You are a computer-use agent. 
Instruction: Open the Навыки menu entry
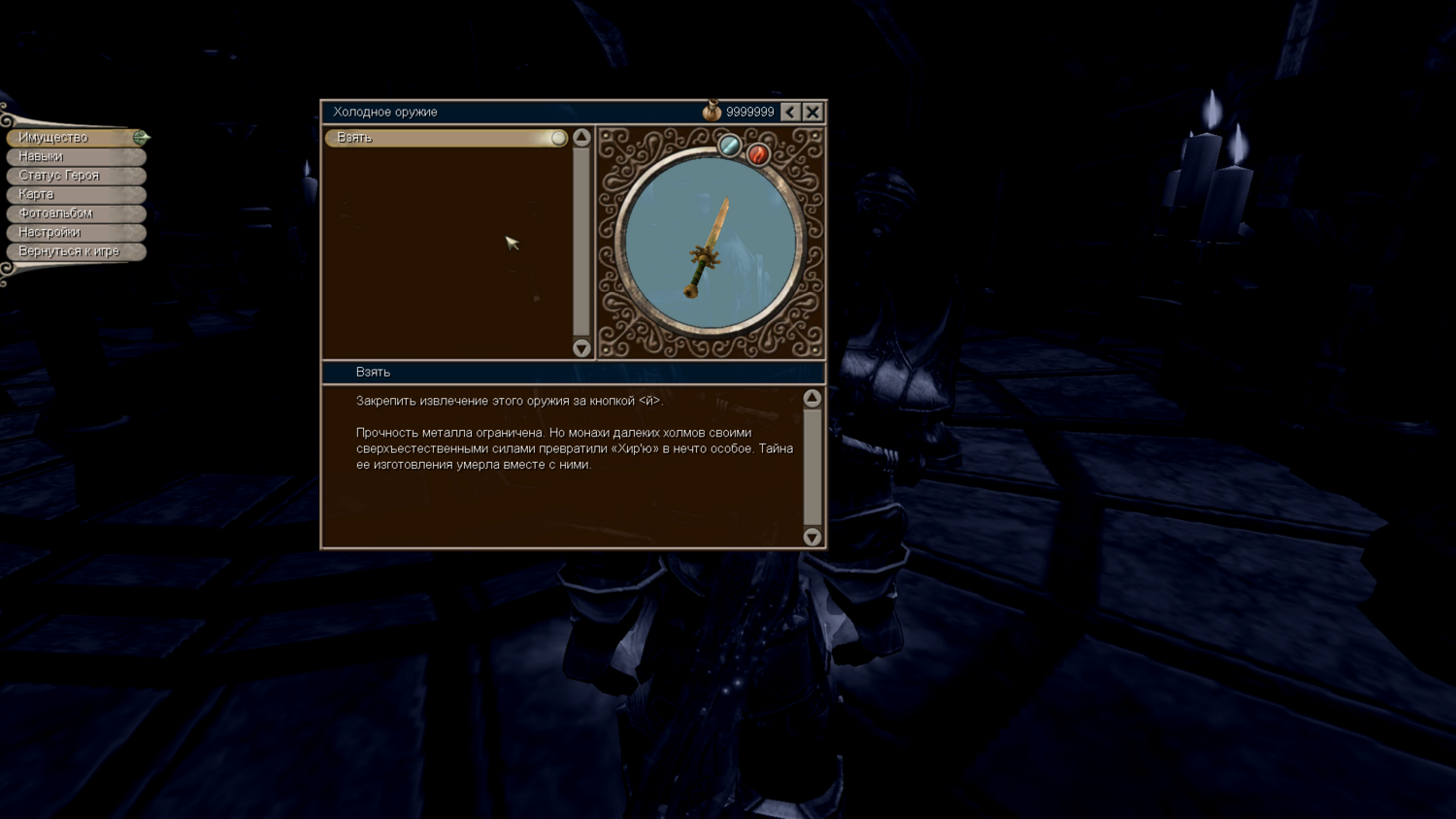(75, 156)
